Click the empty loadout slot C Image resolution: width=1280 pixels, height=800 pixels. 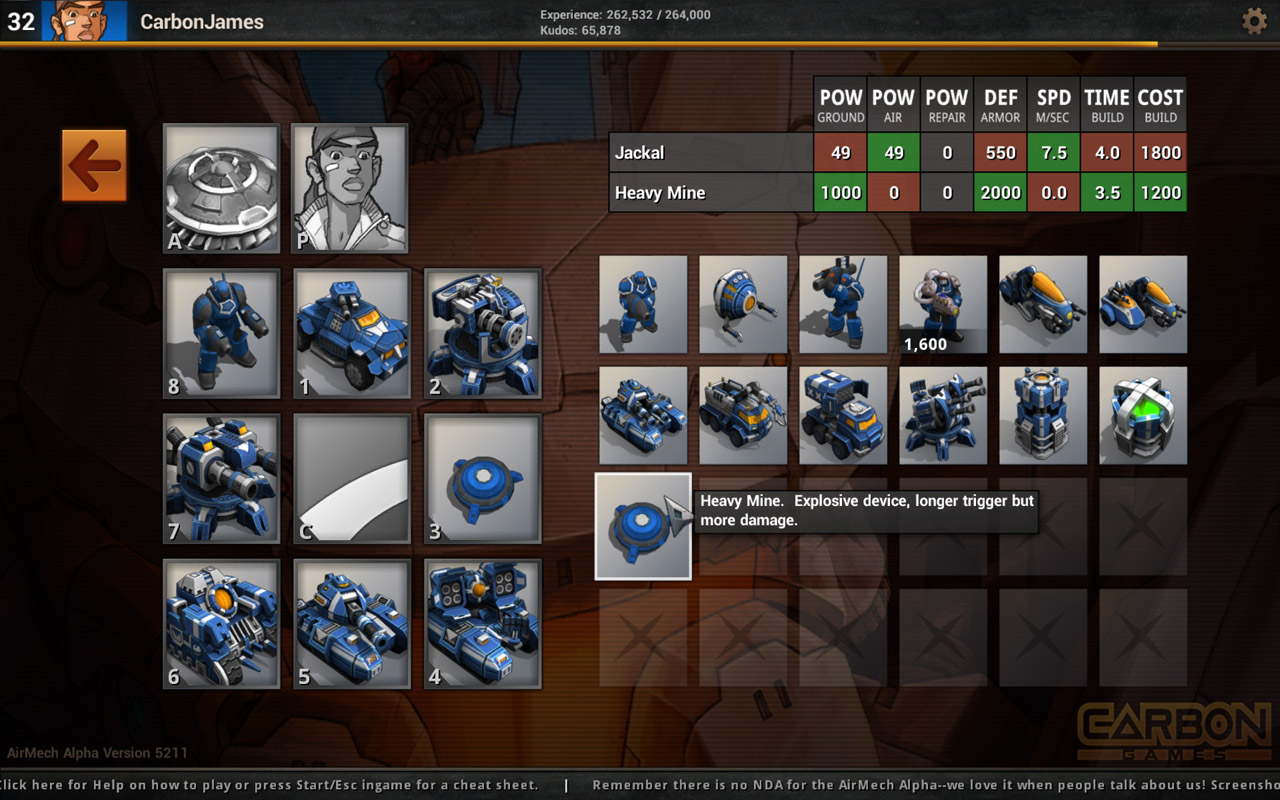pyautogui.click(x=351, y=478)
